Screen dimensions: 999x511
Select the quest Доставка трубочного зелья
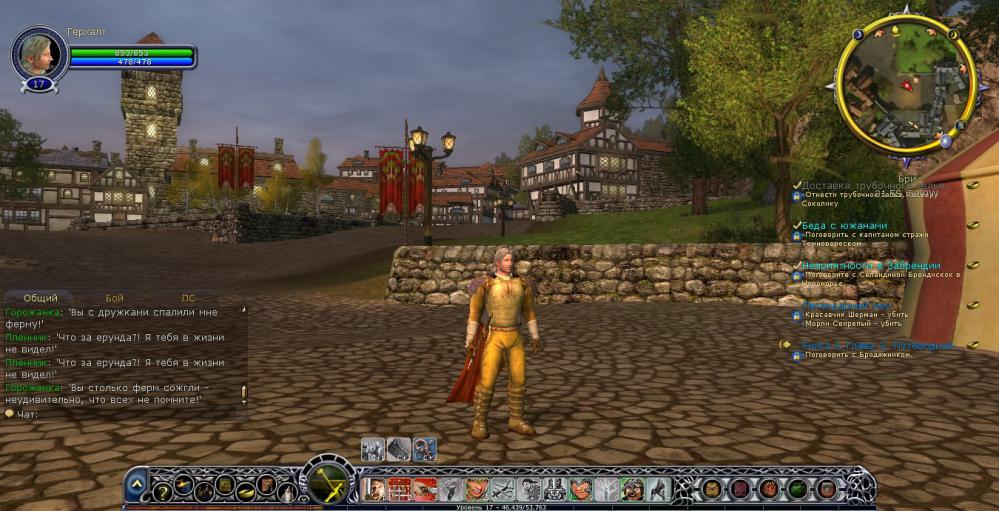tap(872, 186)
